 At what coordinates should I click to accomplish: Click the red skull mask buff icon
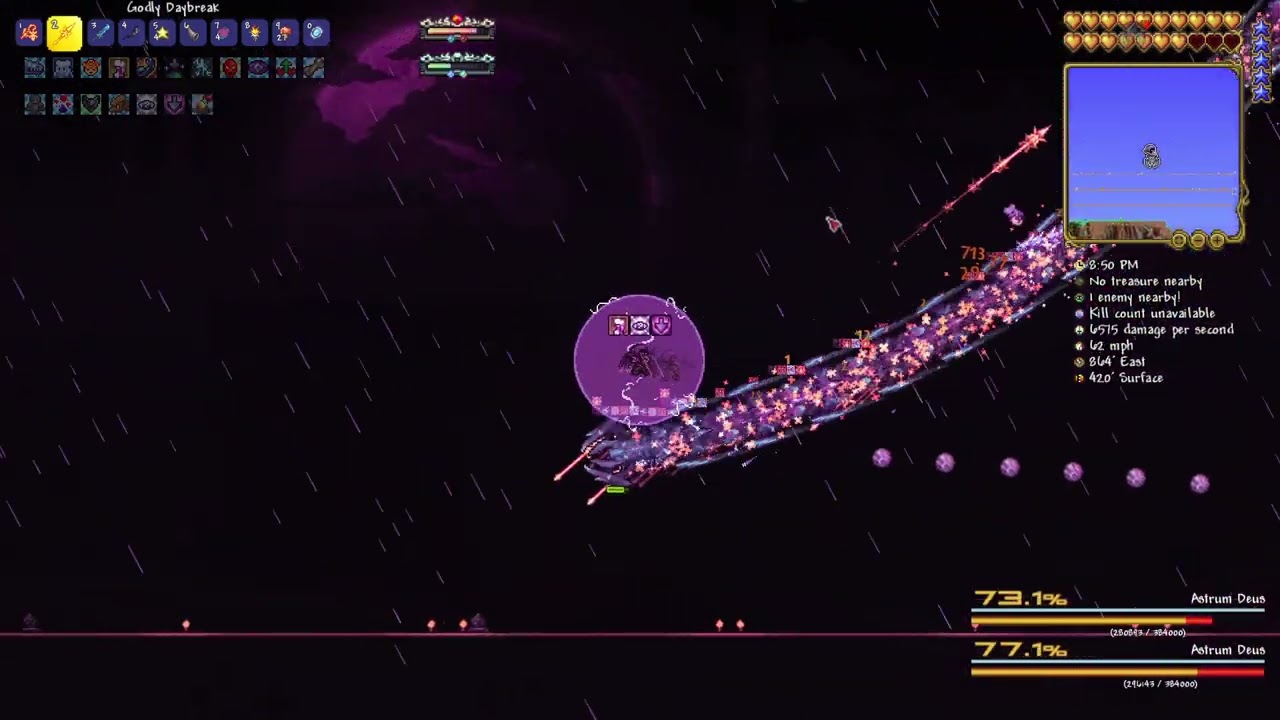230,68
